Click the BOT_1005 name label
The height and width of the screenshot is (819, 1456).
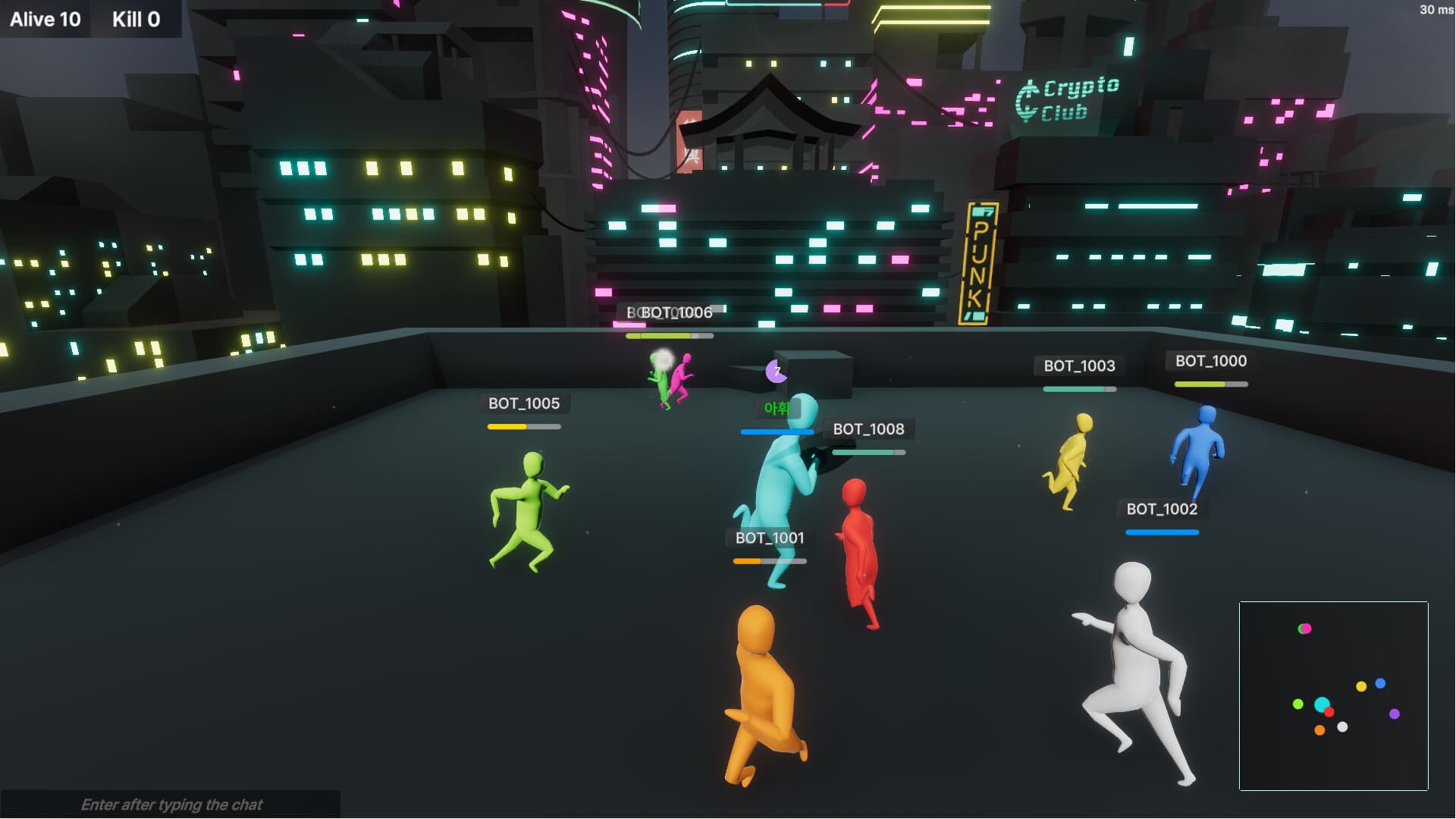522,403
